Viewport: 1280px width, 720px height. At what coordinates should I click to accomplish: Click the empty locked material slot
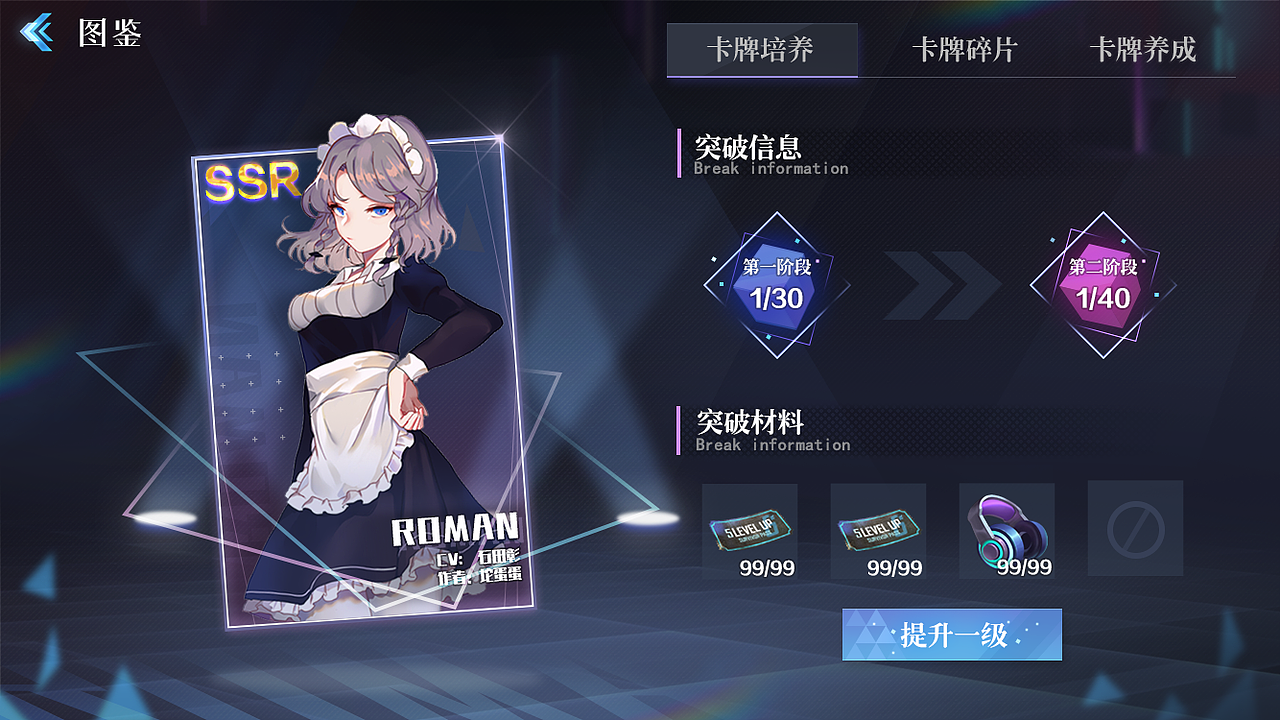tap(1134, 528)
